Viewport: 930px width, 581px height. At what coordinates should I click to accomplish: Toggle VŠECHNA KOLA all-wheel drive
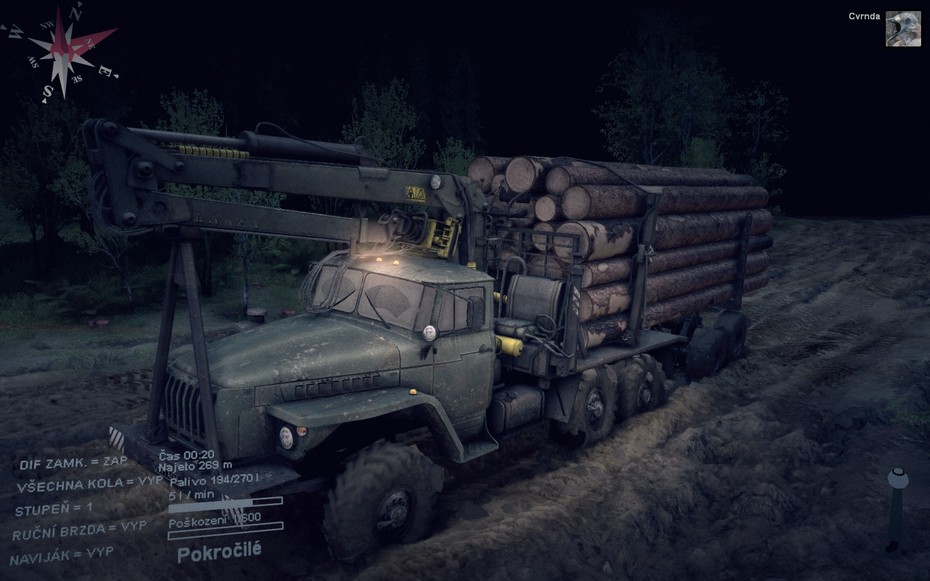coord(89,485)
